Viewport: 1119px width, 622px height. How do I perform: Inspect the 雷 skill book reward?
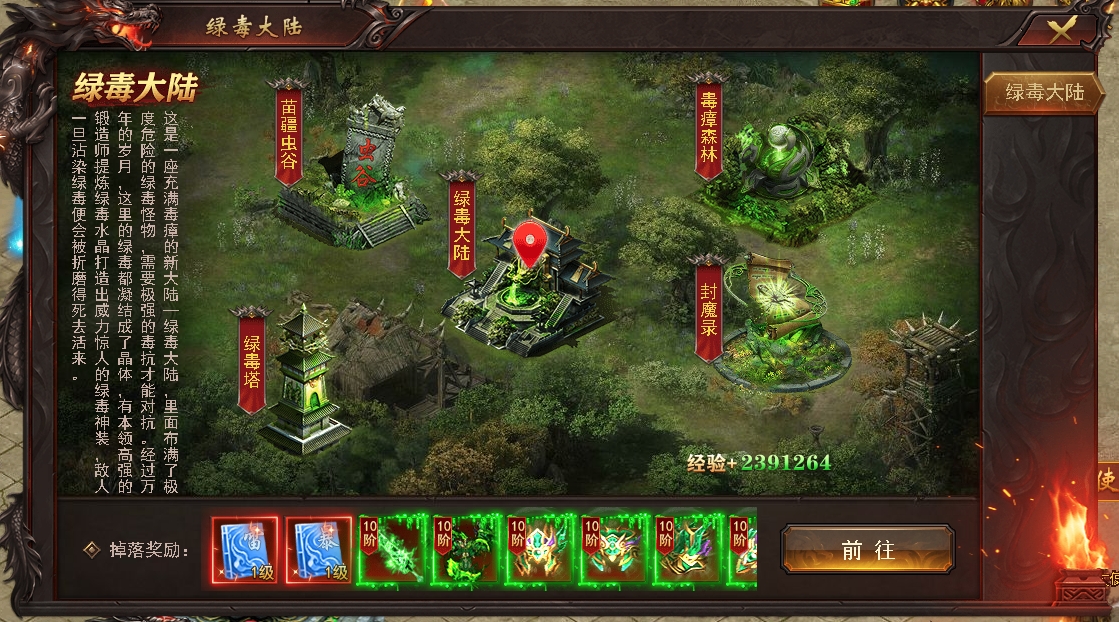pos(244,549)
